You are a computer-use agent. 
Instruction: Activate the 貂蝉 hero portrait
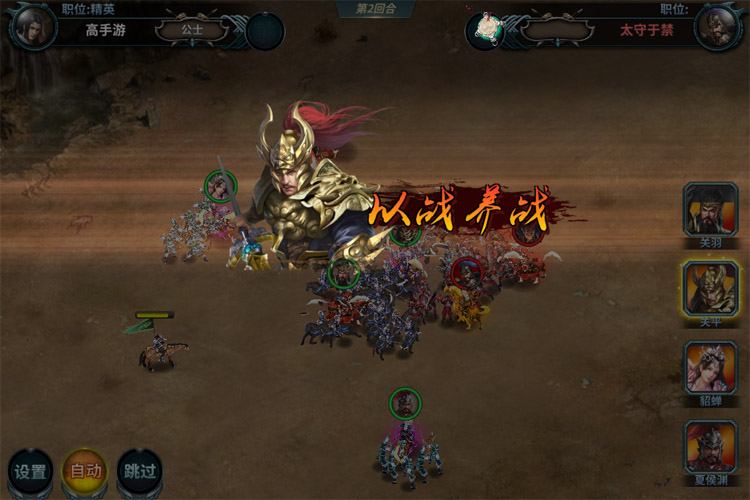tap(710, 367)
